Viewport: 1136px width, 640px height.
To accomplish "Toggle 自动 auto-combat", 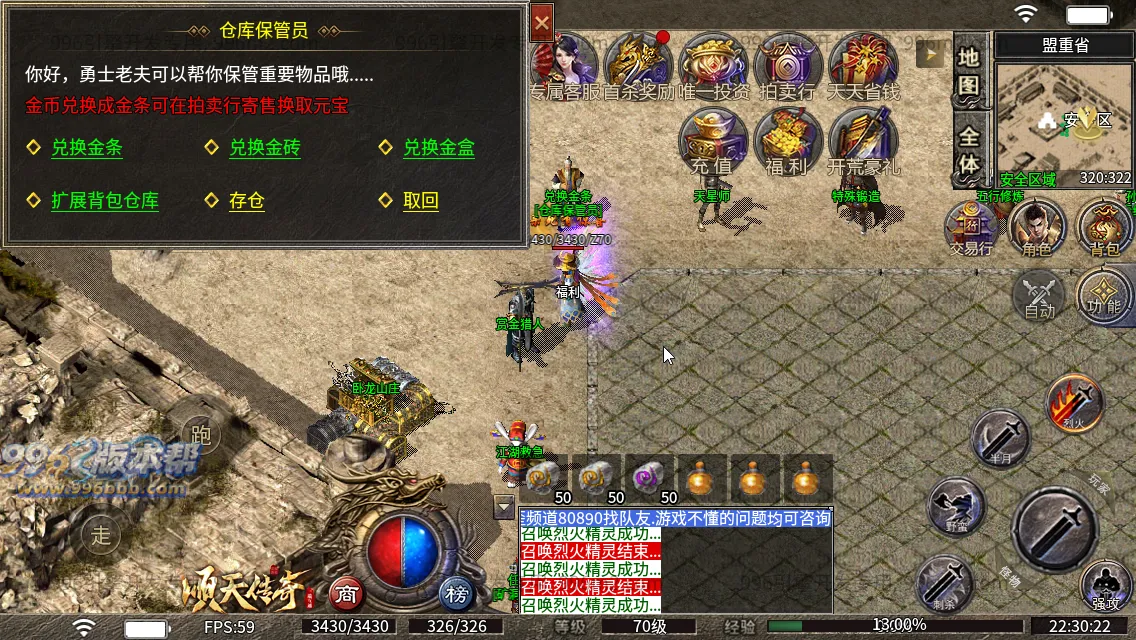I will tap(1039, 297).
